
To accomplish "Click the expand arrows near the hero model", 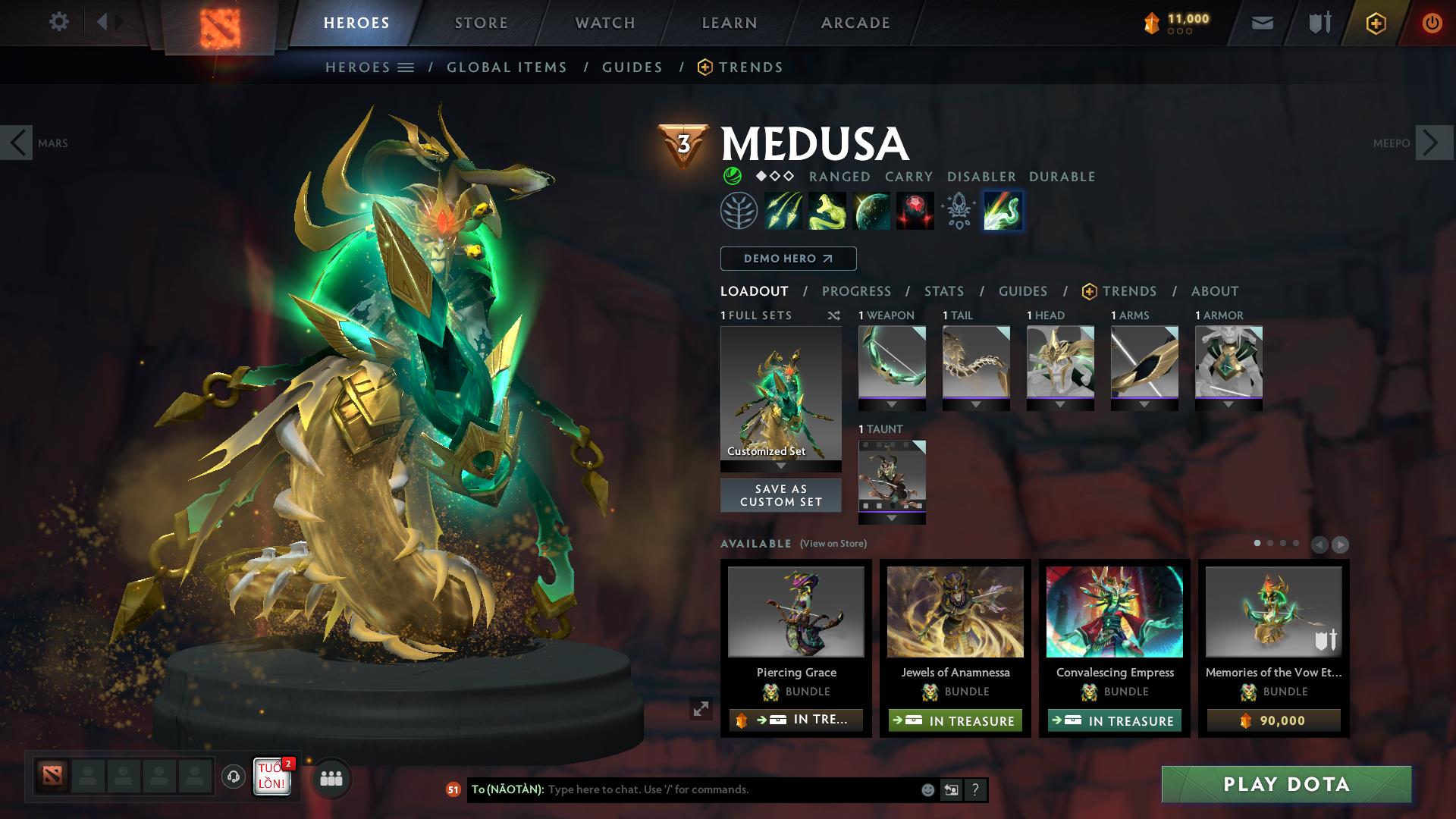I will click(700, 708).
